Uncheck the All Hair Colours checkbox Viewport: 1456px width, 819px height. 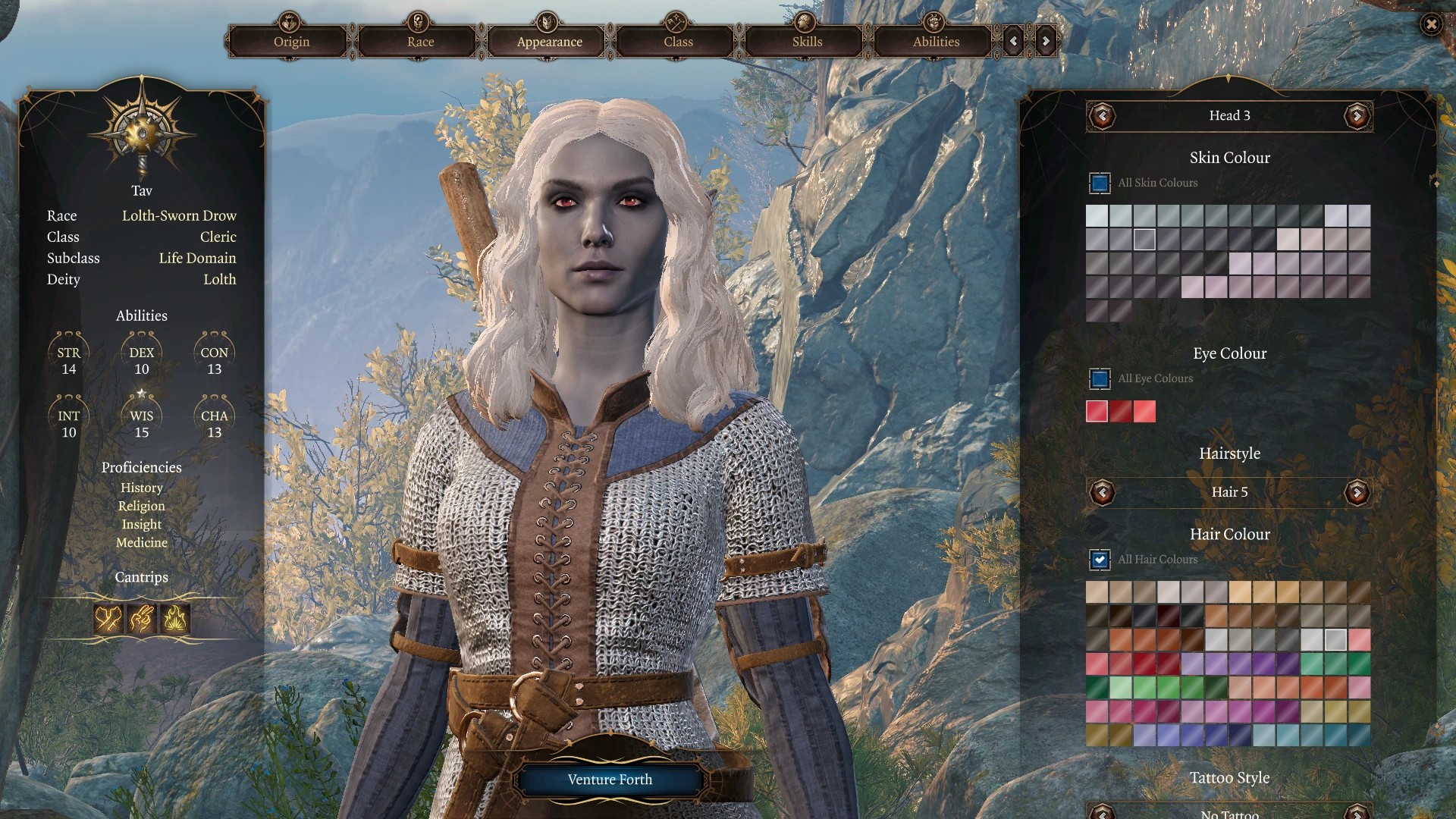(x=1100, y=560)
